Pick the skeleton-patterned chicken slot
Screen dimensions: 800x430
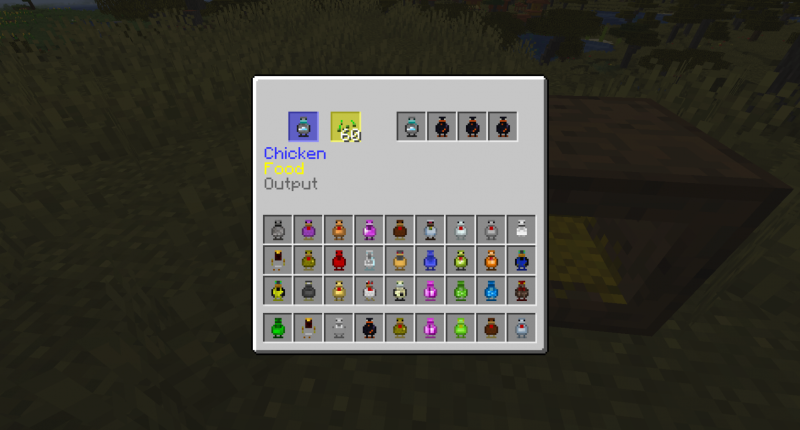(400, 290)
